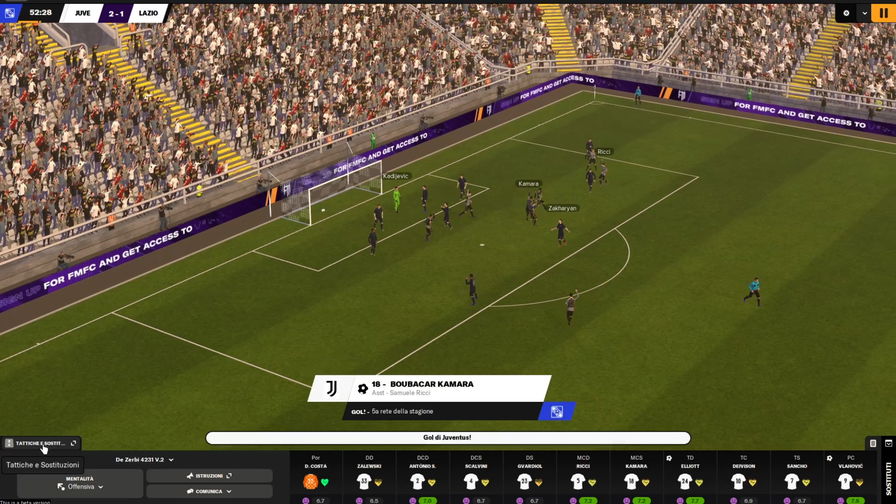Open the Istruzioni button

pos(209,476)
